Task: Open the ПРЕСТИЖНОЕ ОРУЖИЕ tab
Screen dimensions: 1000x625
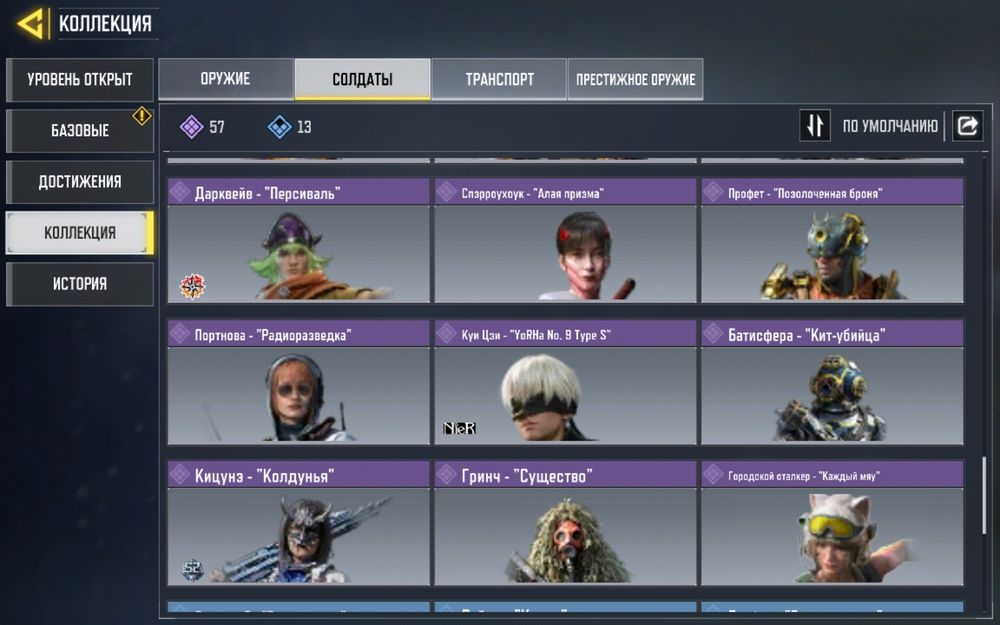Action: (x=635, y=79)
